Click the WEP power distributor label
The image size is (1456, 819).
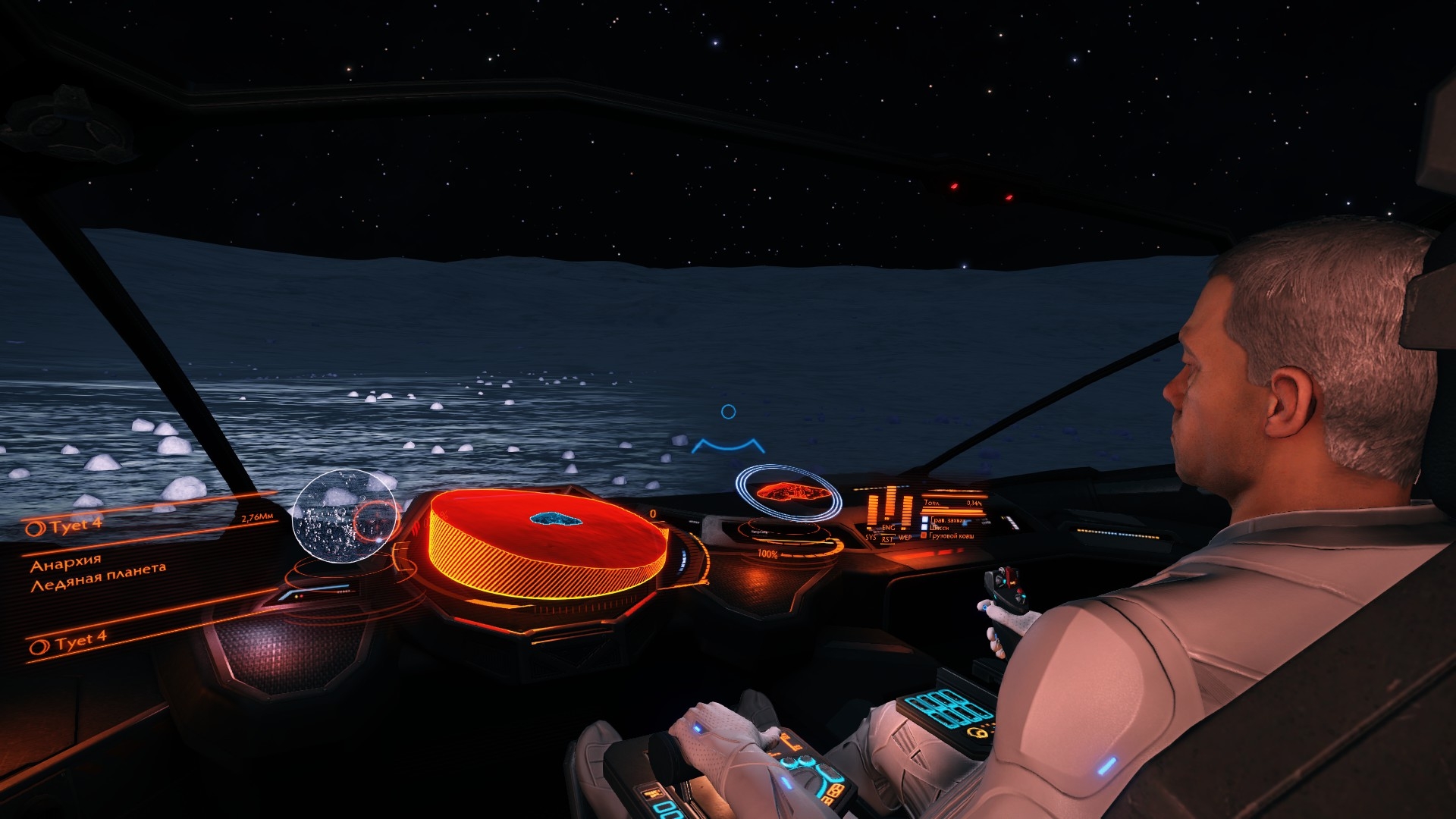[x=905, y=537]
